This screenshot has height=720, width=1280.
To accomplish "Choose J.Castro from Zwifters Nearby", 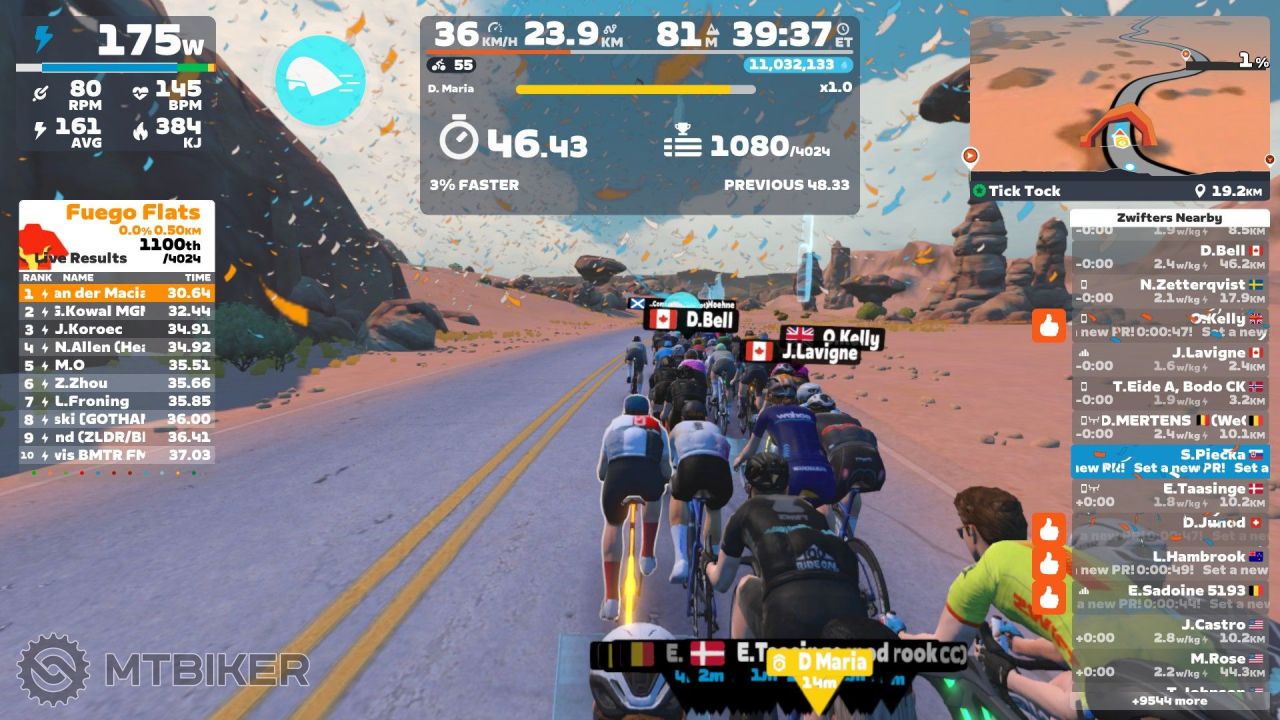I will pos(1170,631).
